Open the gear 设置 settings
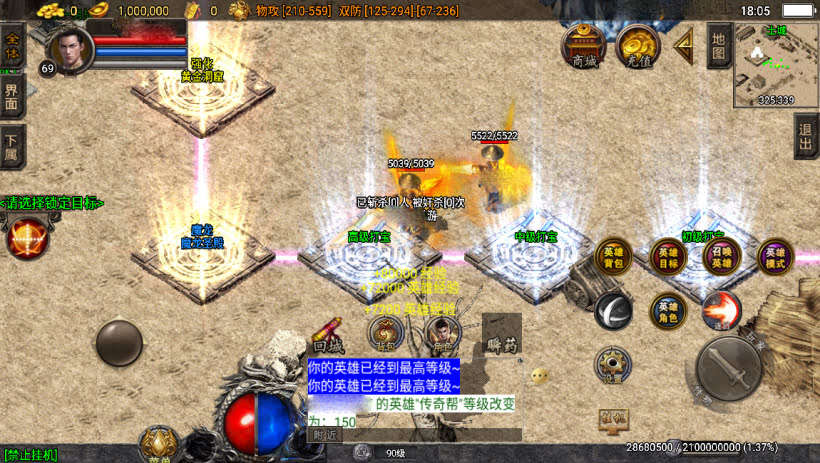Viewport: 820px width, 463px height. (x=612, y=364)
